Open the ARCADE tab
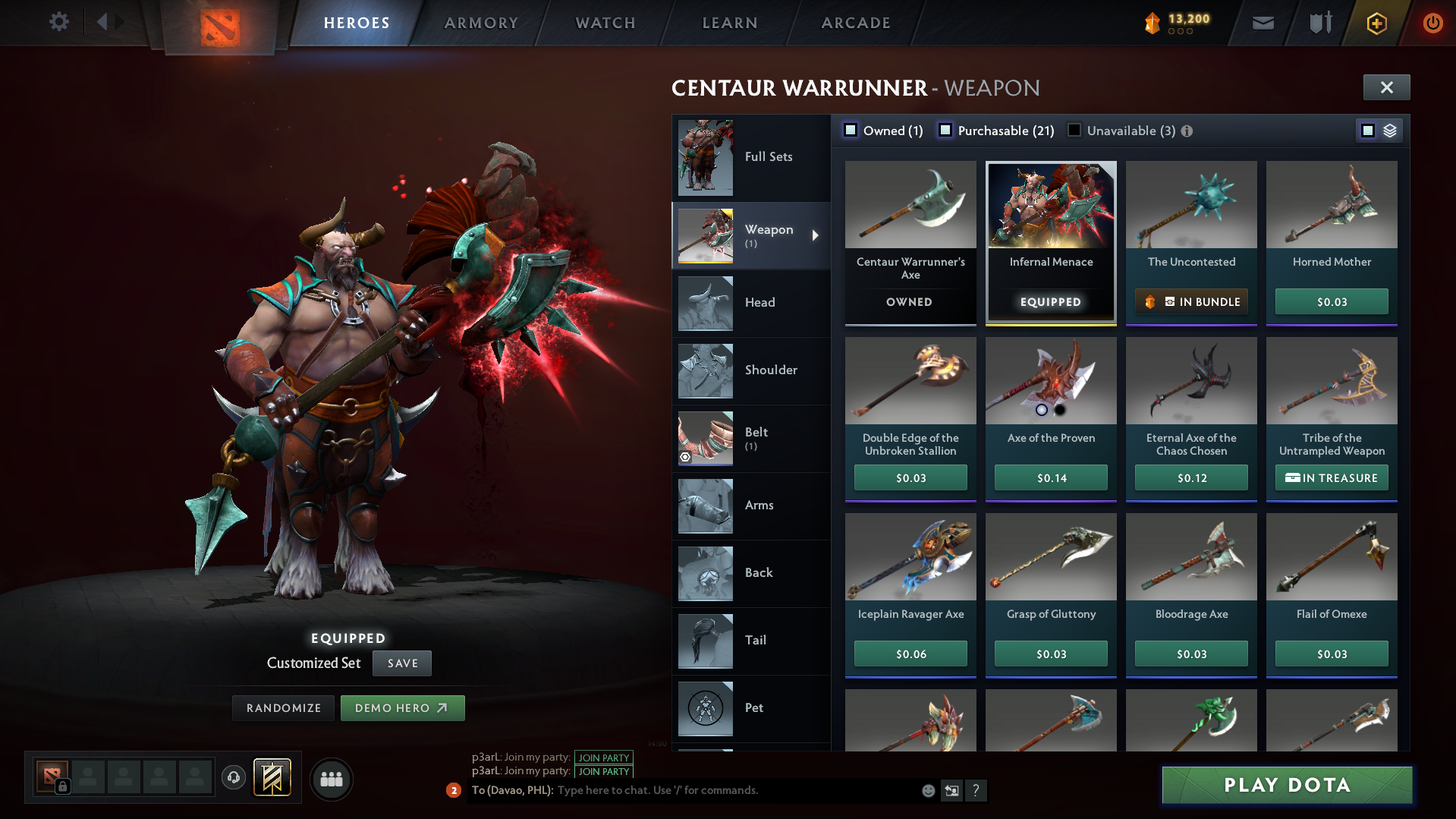 click(x=855, y=23)
